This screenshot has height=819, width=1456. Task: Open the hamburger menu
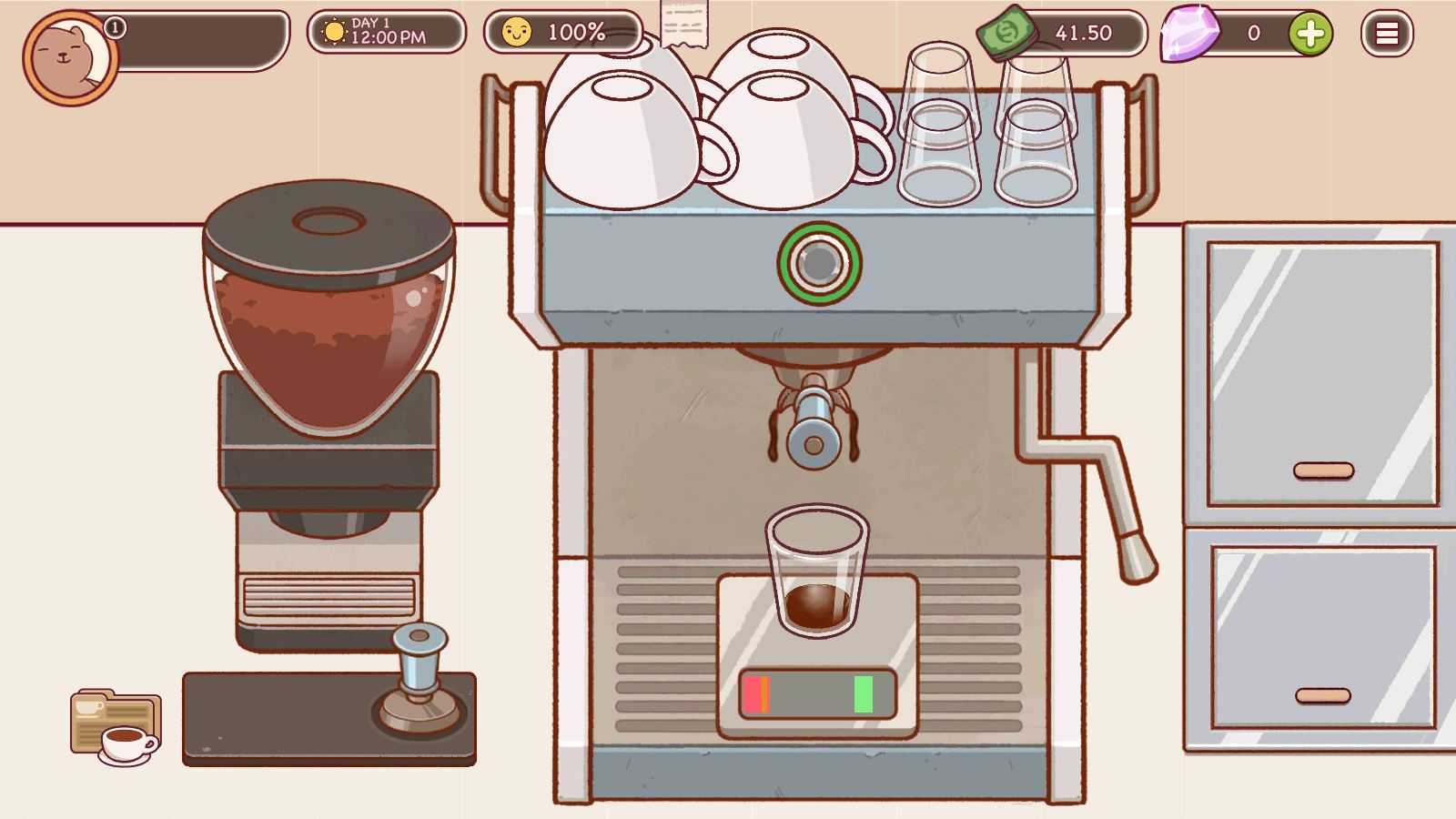coord(1386,34)
